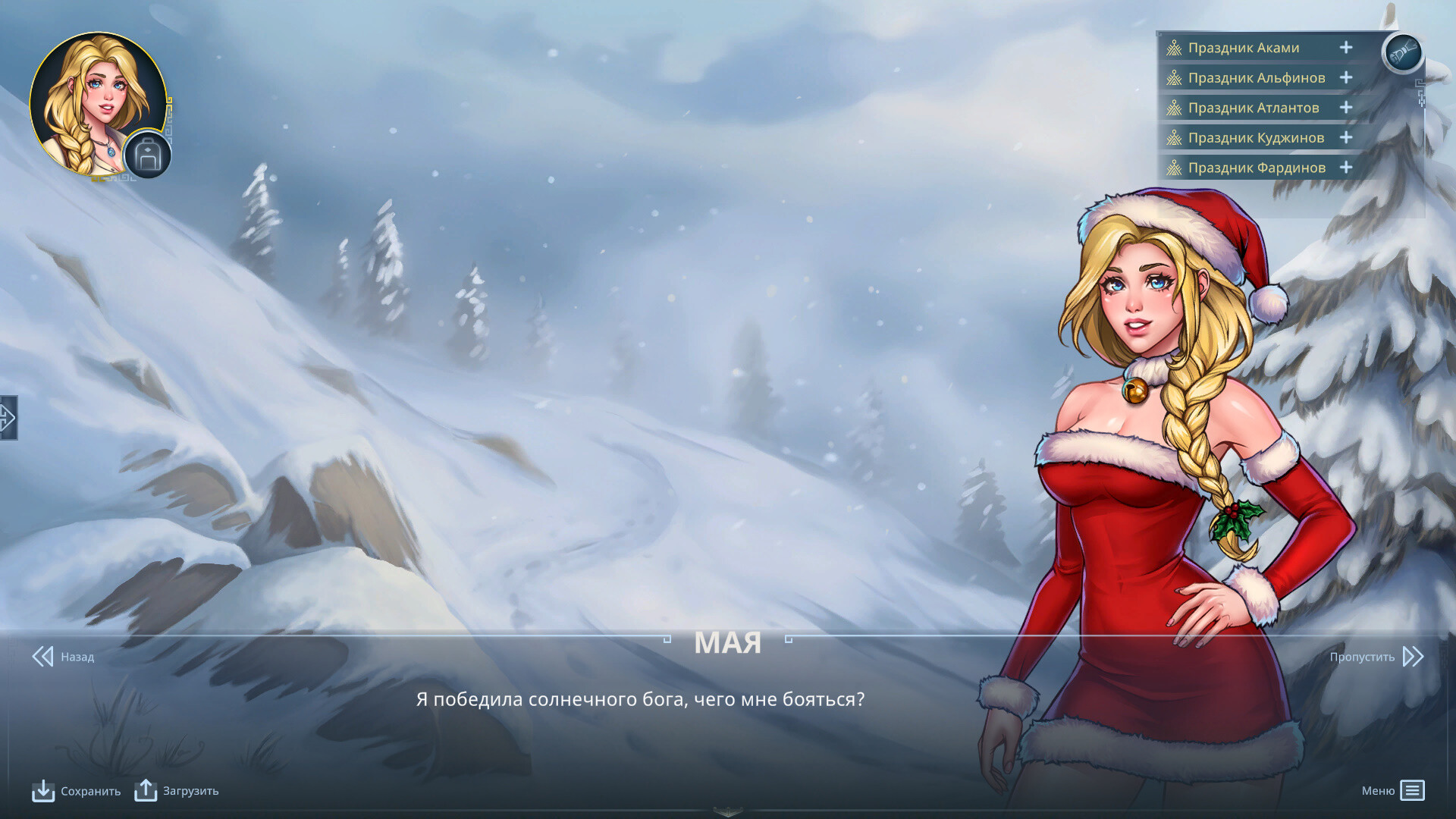Skip dialogue with Пропустить

pyautogui.click(x=1376, y=657)
